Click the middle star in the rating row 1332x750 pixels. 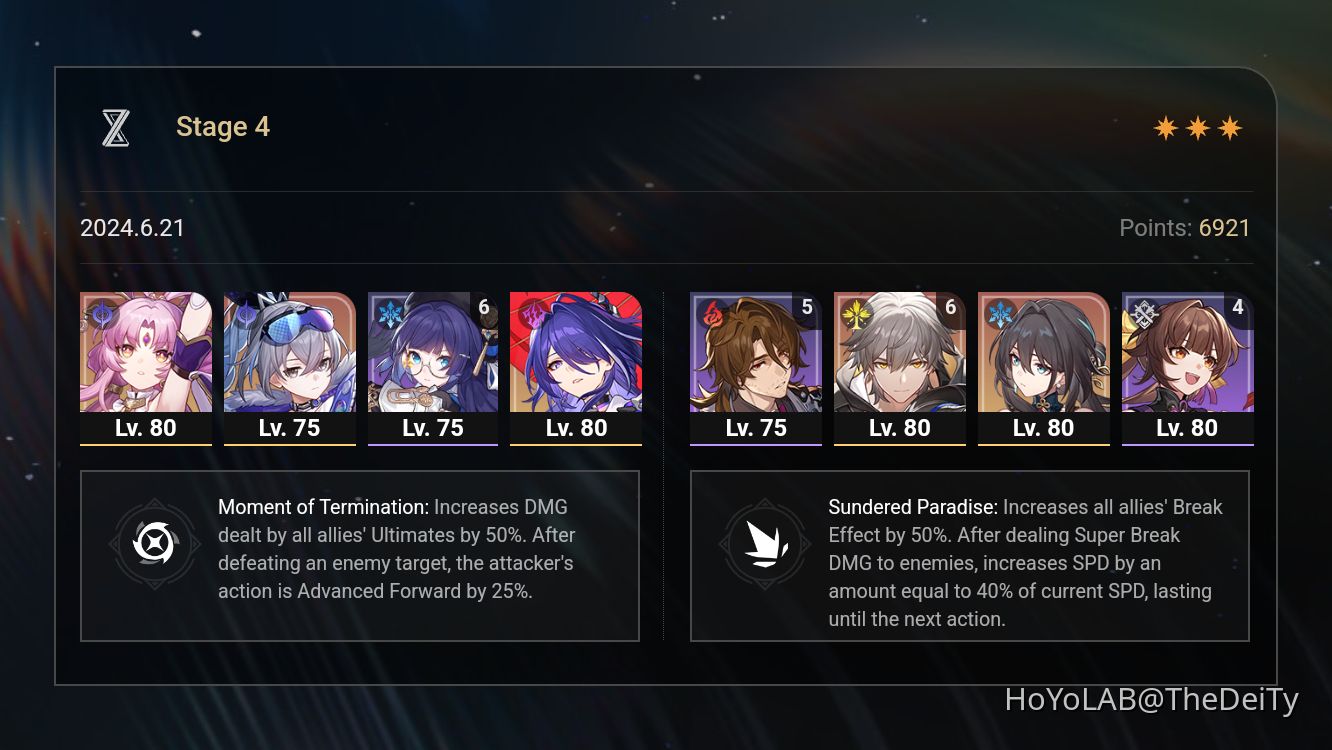click(1198, 128)
